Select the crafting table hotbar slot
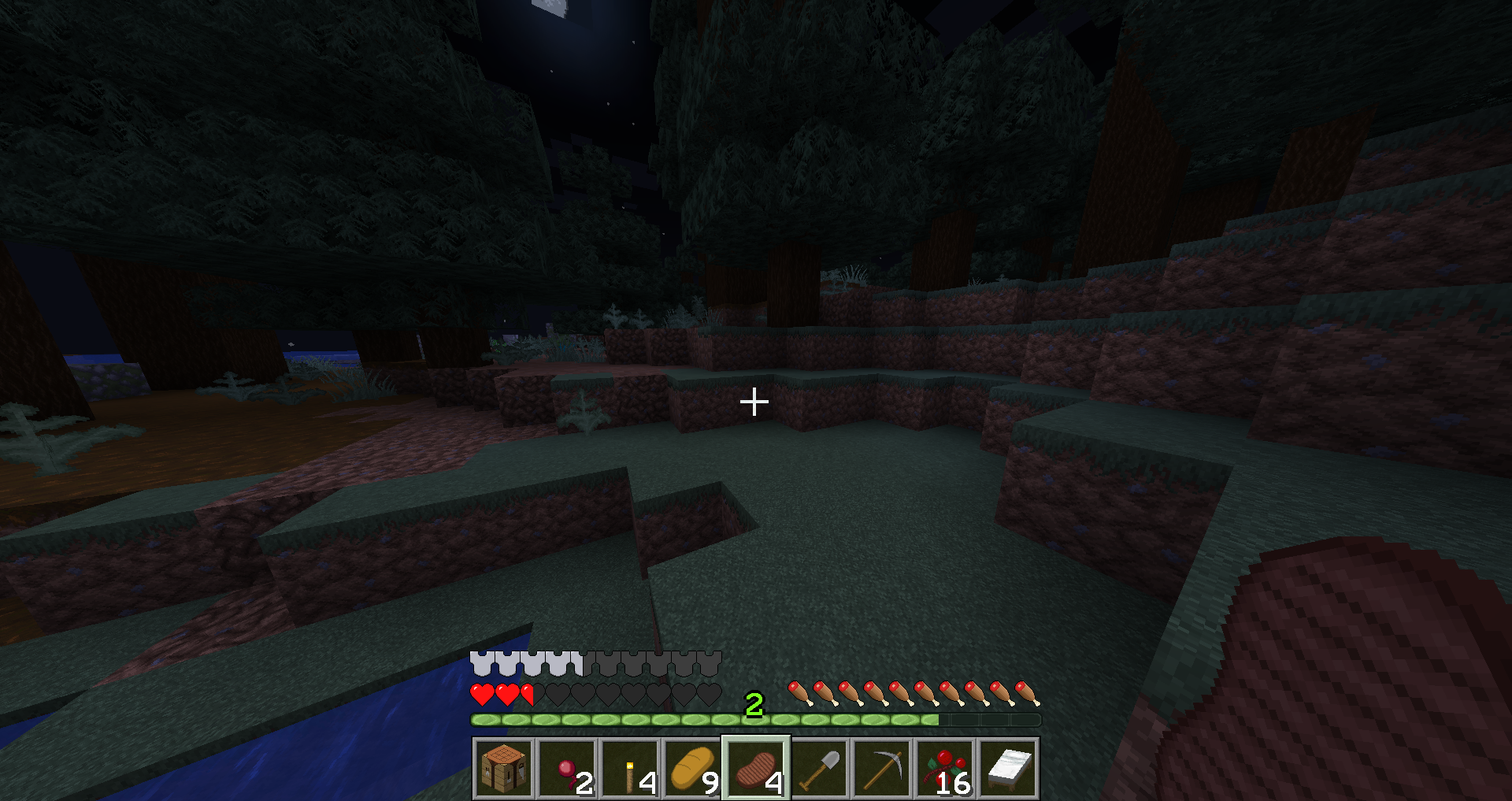This screenshot has width=1512, height=801. [504, 769]
